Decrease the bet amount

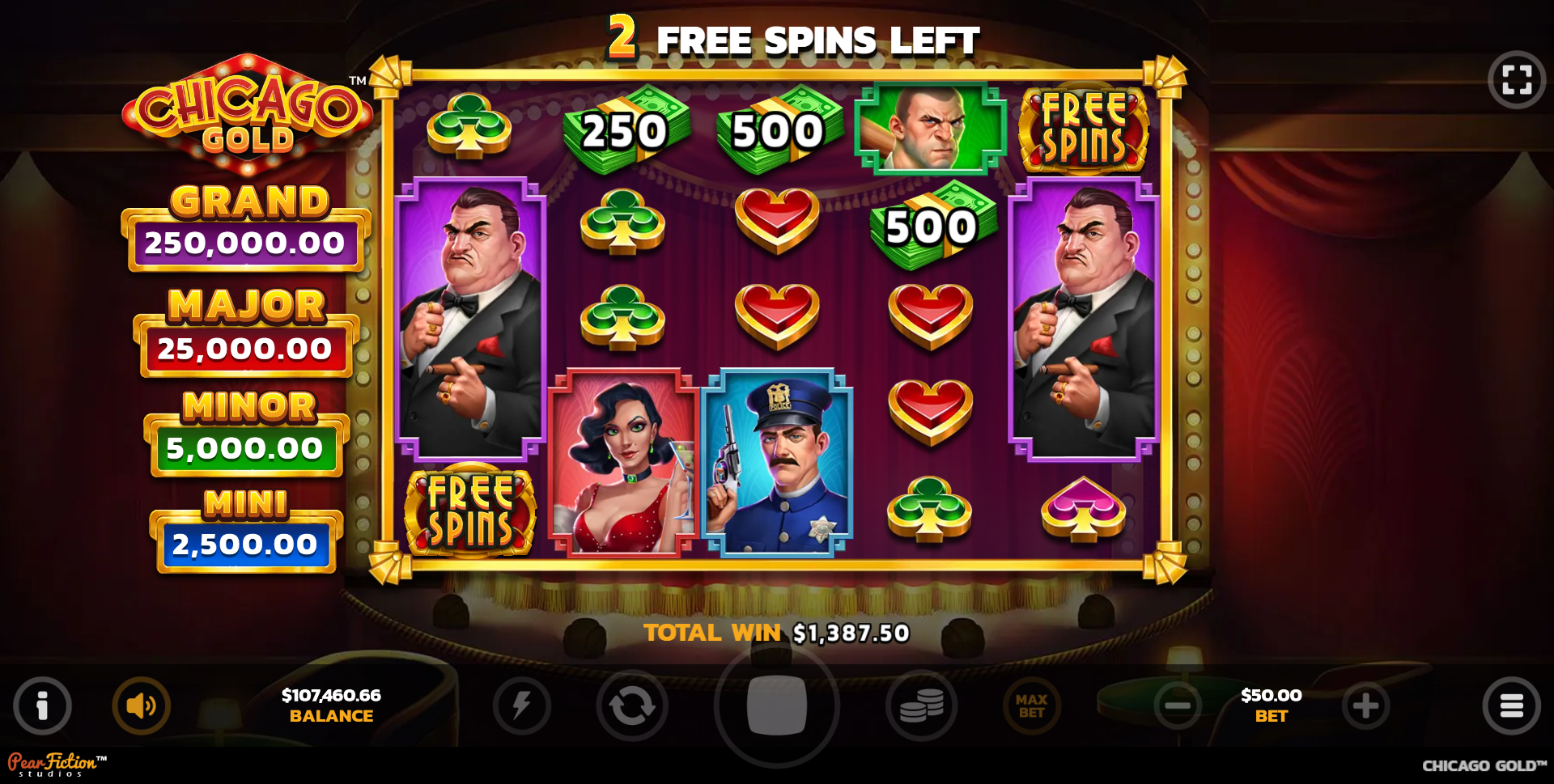click(x=1178, y=705)
